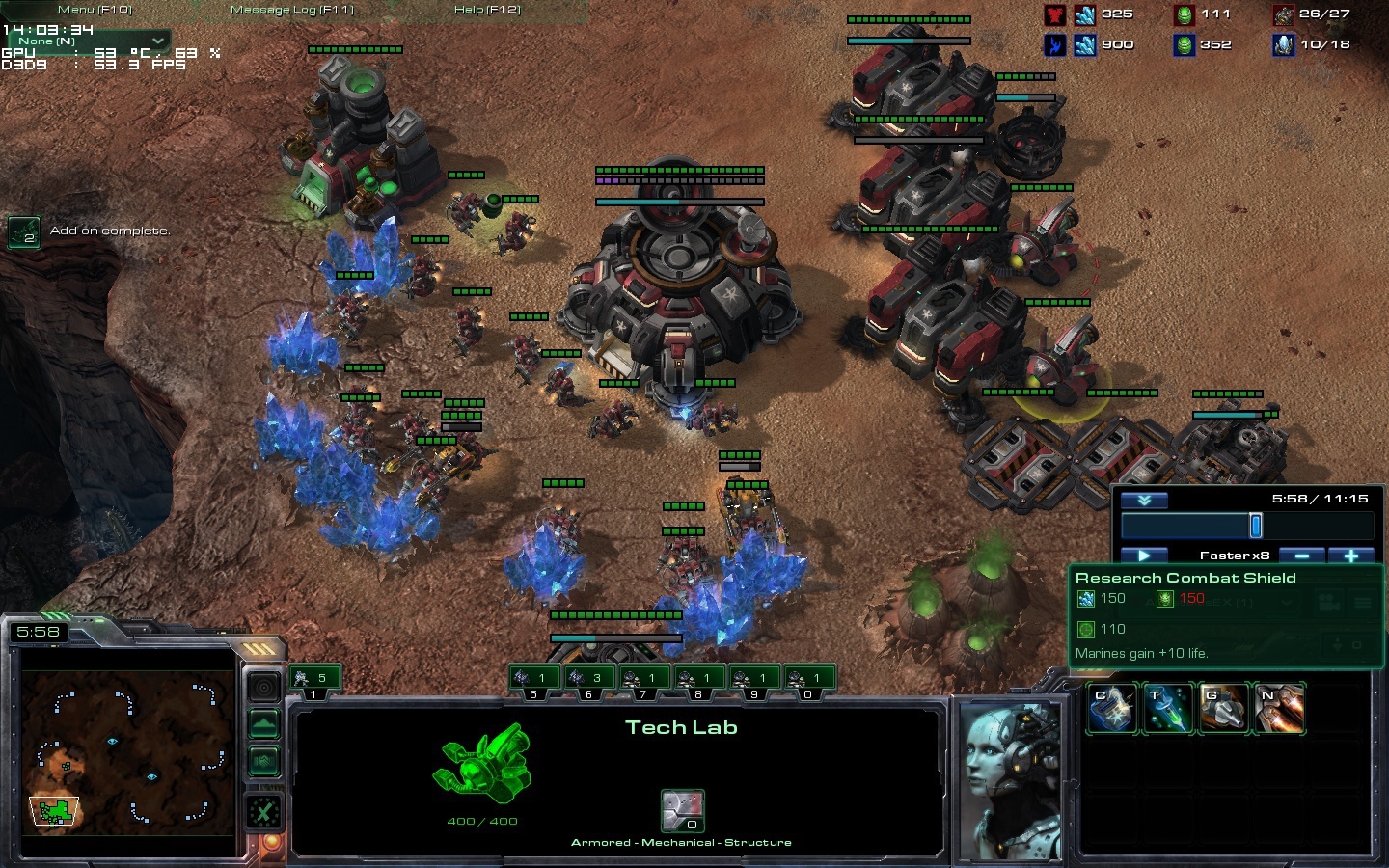
Task: Toggle minimap terrain display button
Action: (264, 723)
